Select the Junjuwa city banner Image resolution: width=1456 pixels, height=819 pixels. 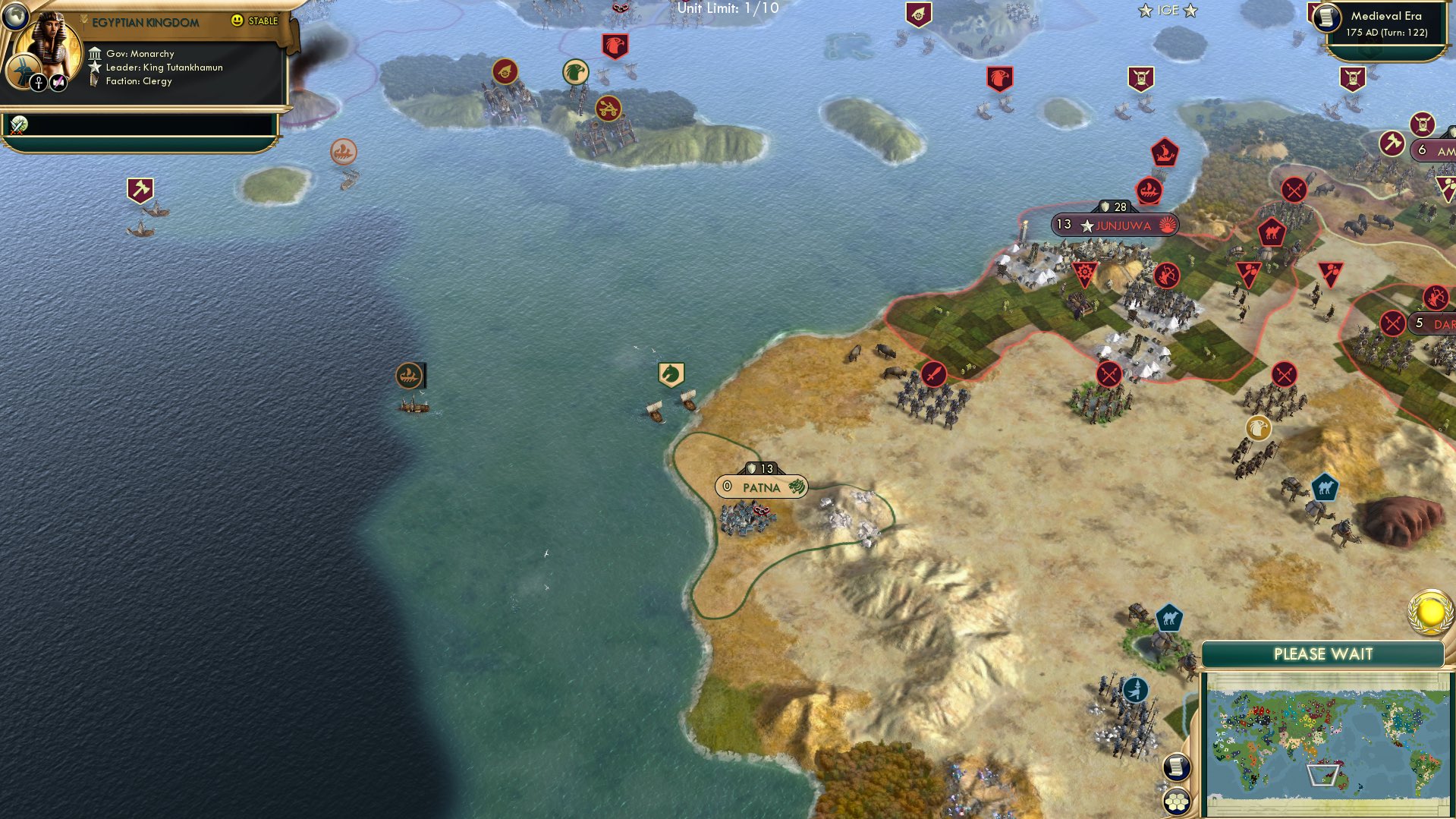[1115, 224]
